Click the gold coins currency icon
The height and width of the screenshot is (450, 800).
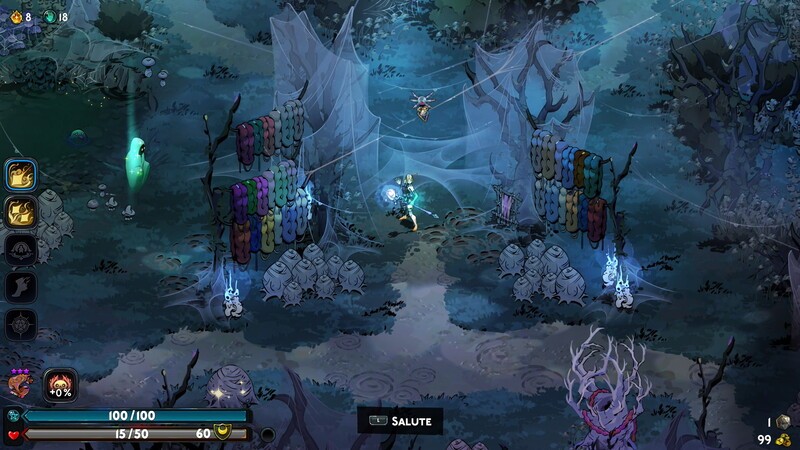[783, 440]
